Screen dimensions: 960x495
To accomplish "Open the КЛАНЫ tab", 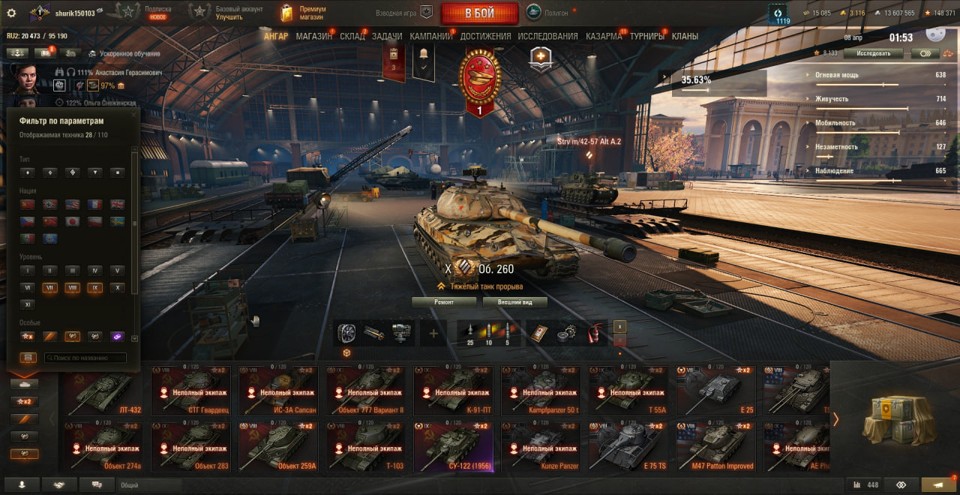I will coord(685,36).
